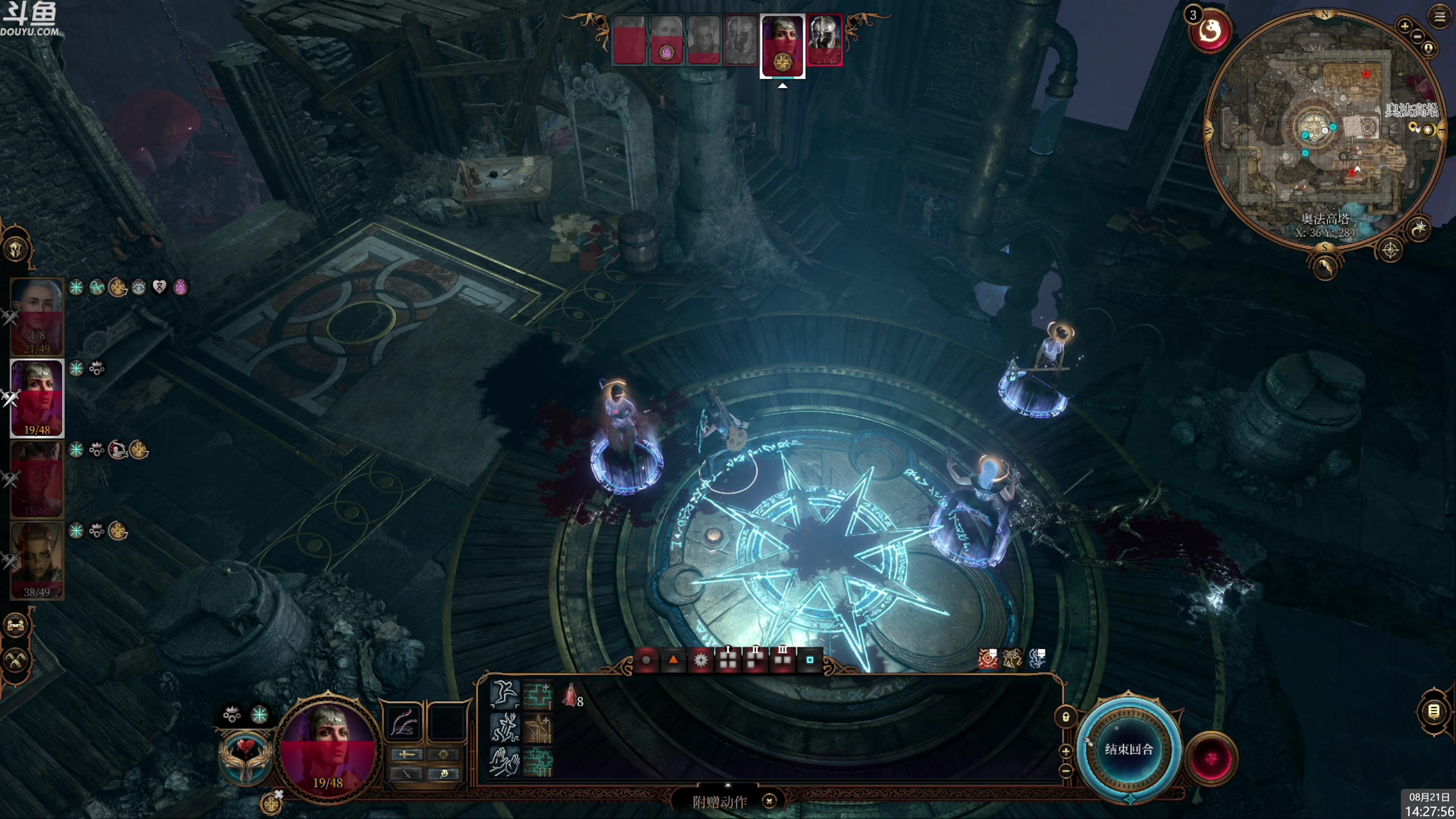
Task: Open the feather quill button under the minimap
Action: [1325, 267]
